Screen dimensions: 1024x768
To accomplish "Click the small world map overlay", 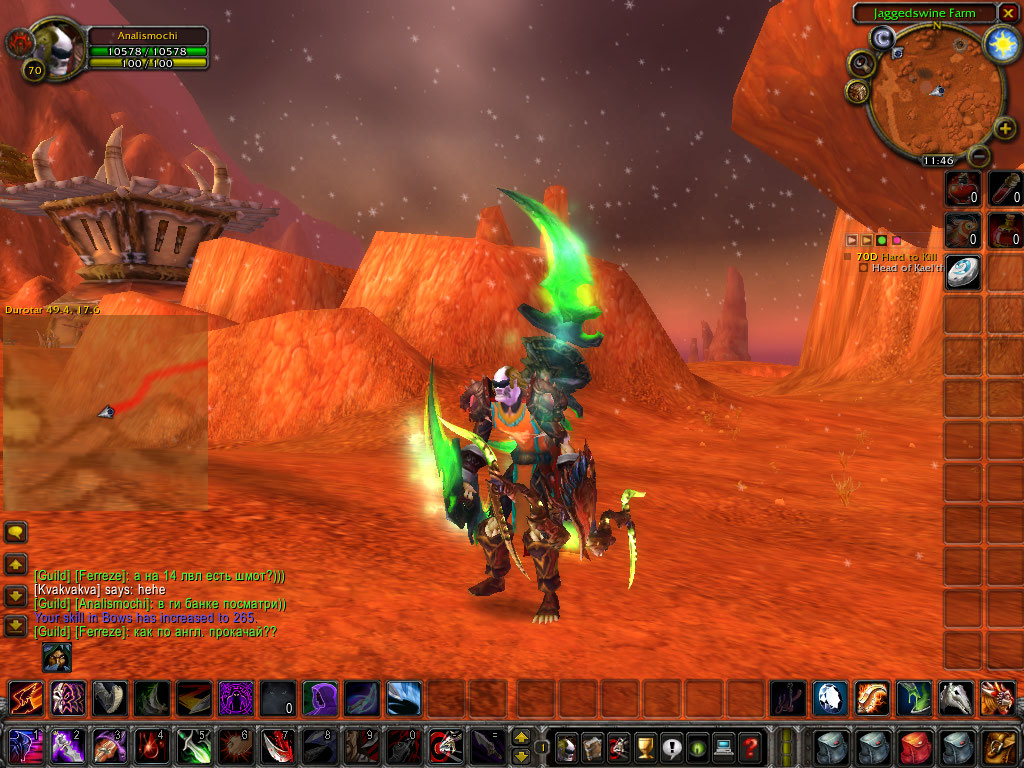I will [105, 412].
